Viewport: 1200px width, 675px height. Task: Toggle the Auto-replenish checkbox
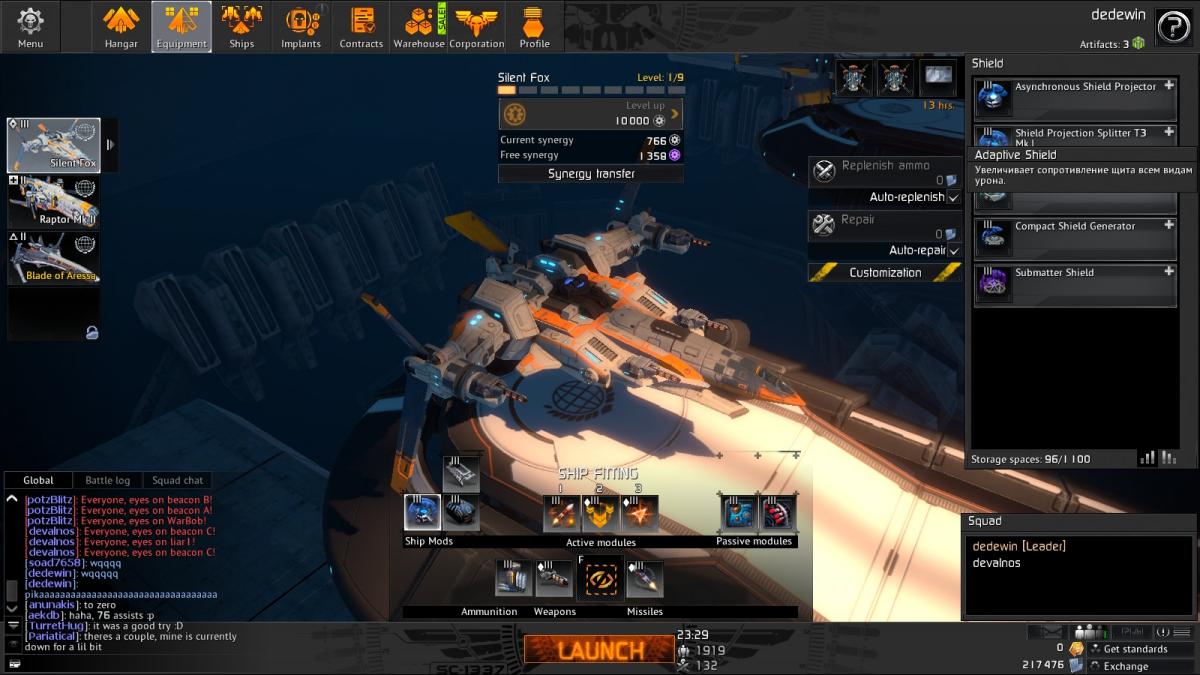click(953, 198)
